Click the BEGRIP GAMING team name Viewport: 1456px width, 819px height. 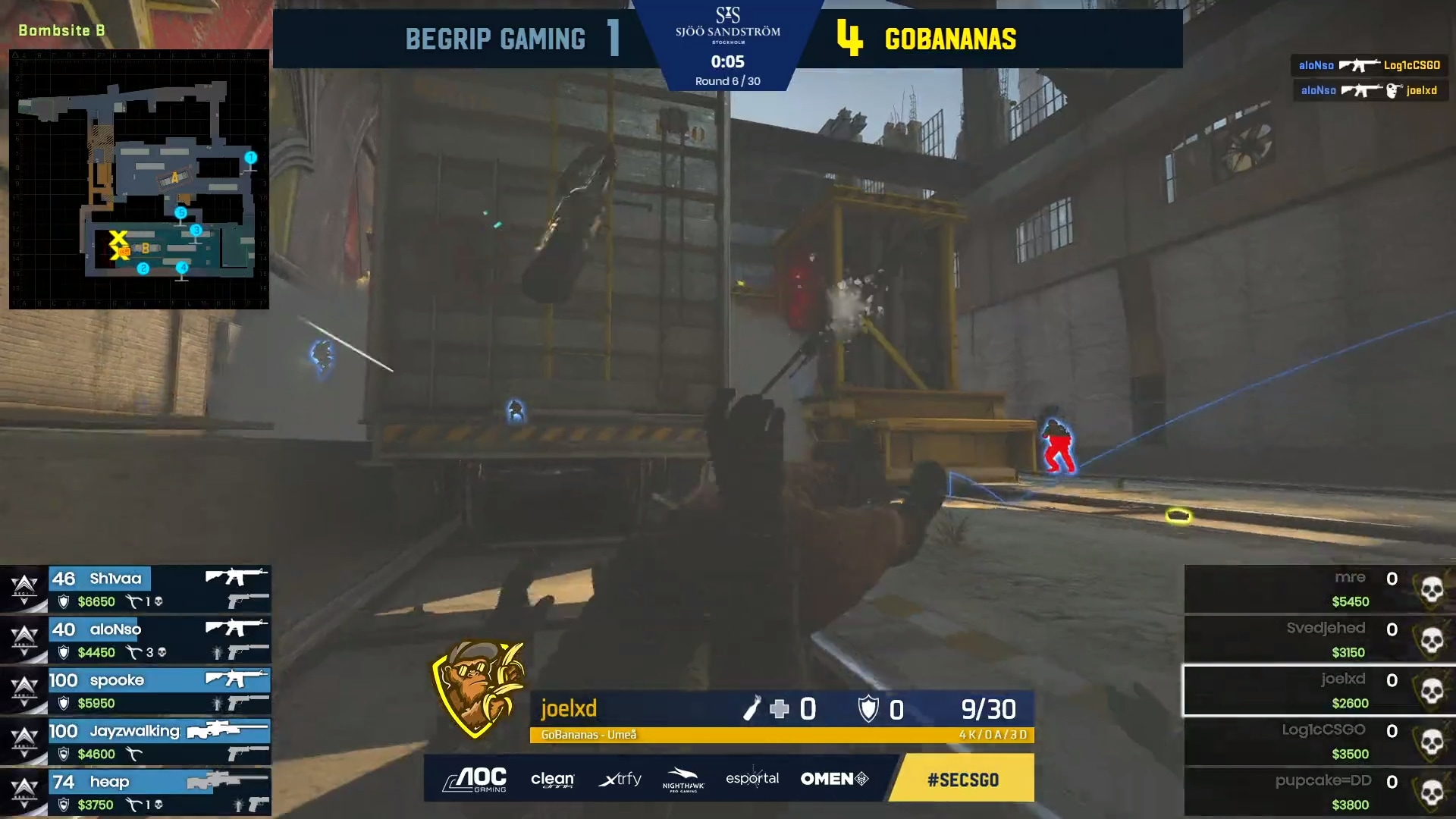[x=497, y=38]
